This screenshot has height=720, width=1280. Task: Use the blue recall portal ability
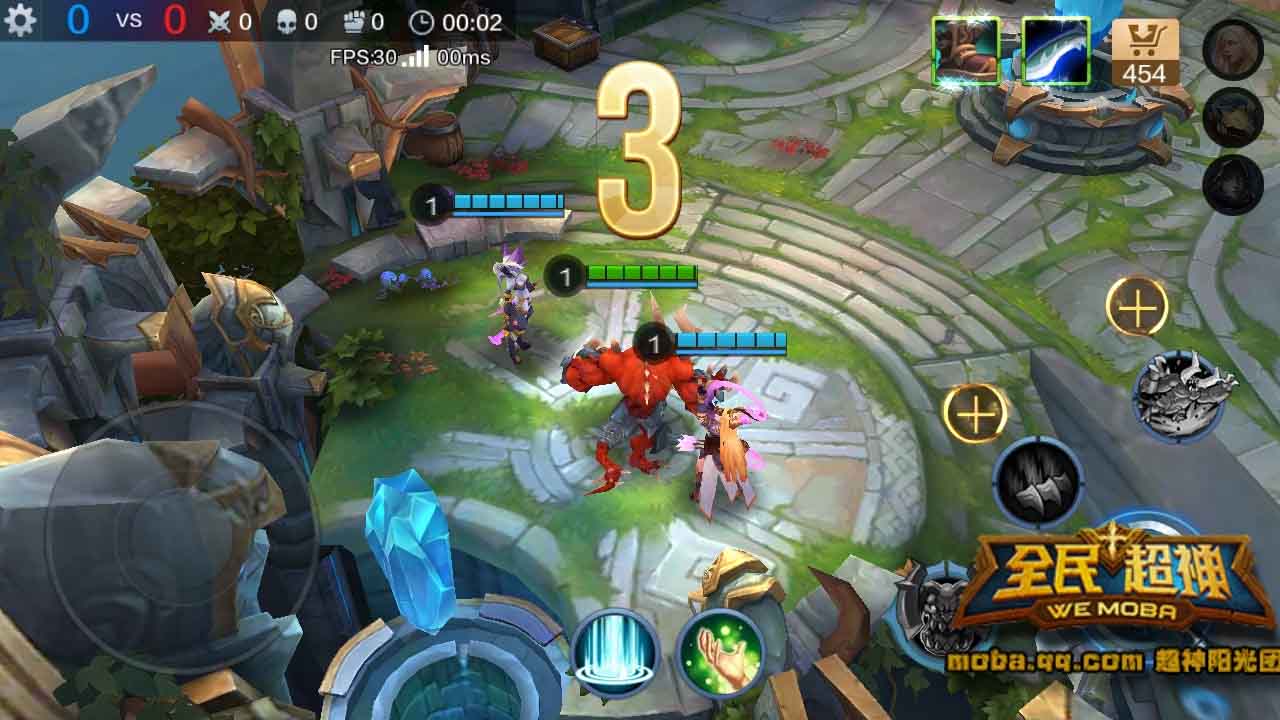pos(614,655)
